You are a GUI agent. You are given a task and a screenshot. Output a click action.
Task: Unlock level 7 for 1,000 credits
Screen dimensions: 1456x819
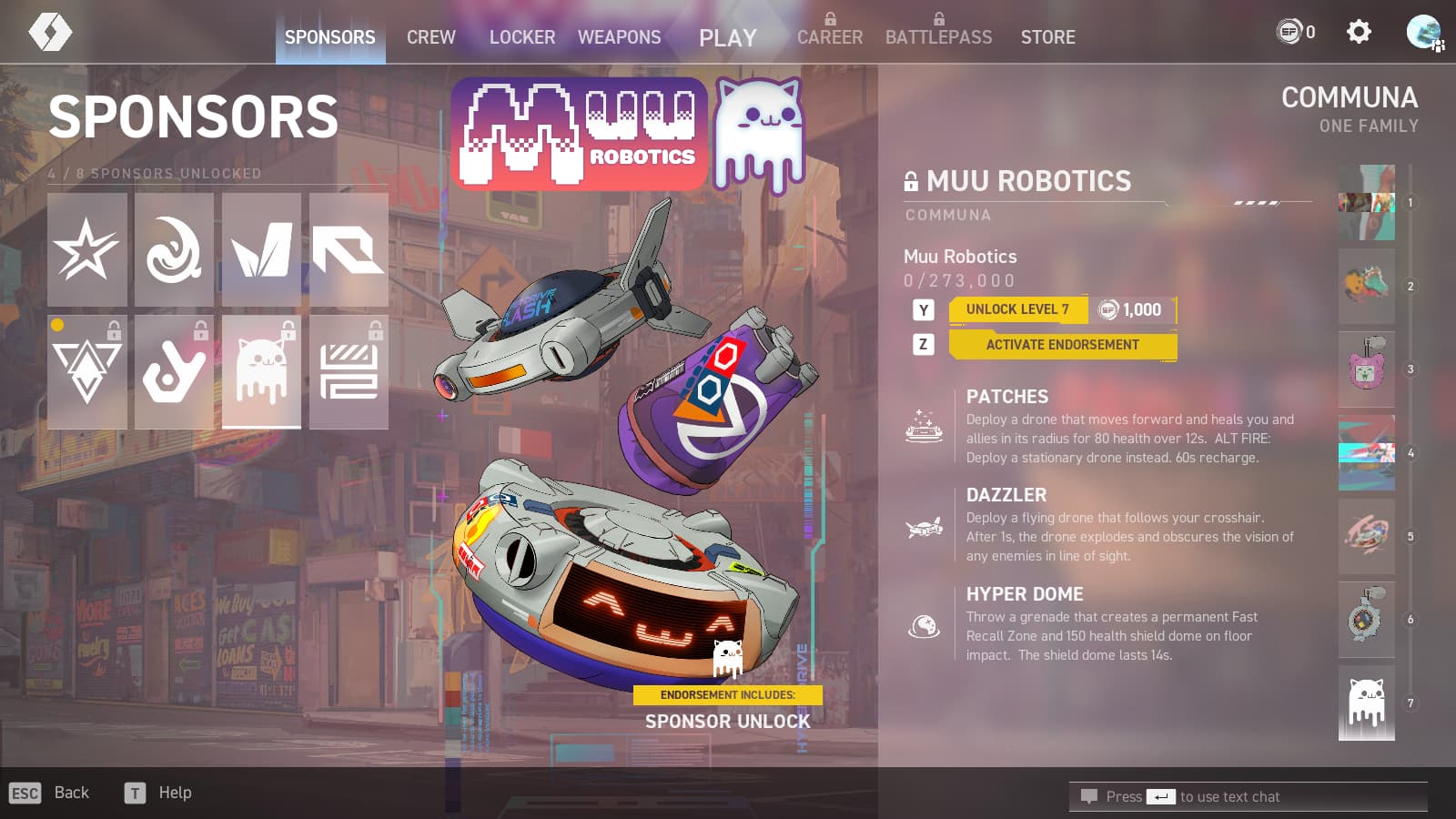click(1062, 310)
